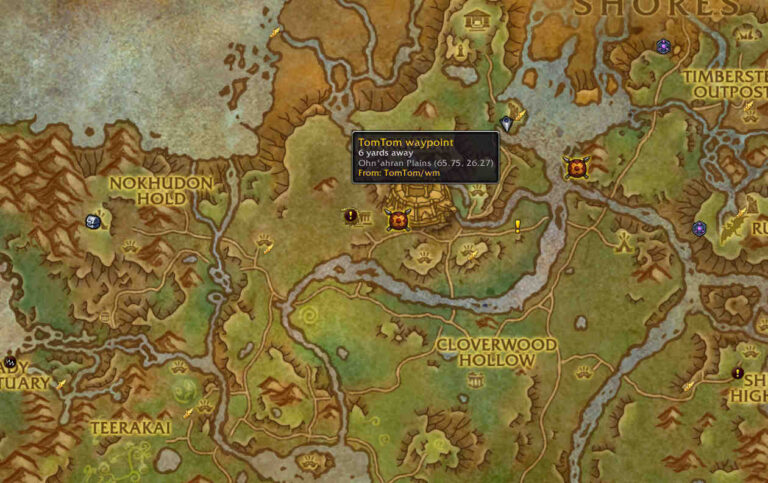This screenshot has height=483, width=768.
Task: Click the blue diamond map marker
Action: [x=506, y=124]
